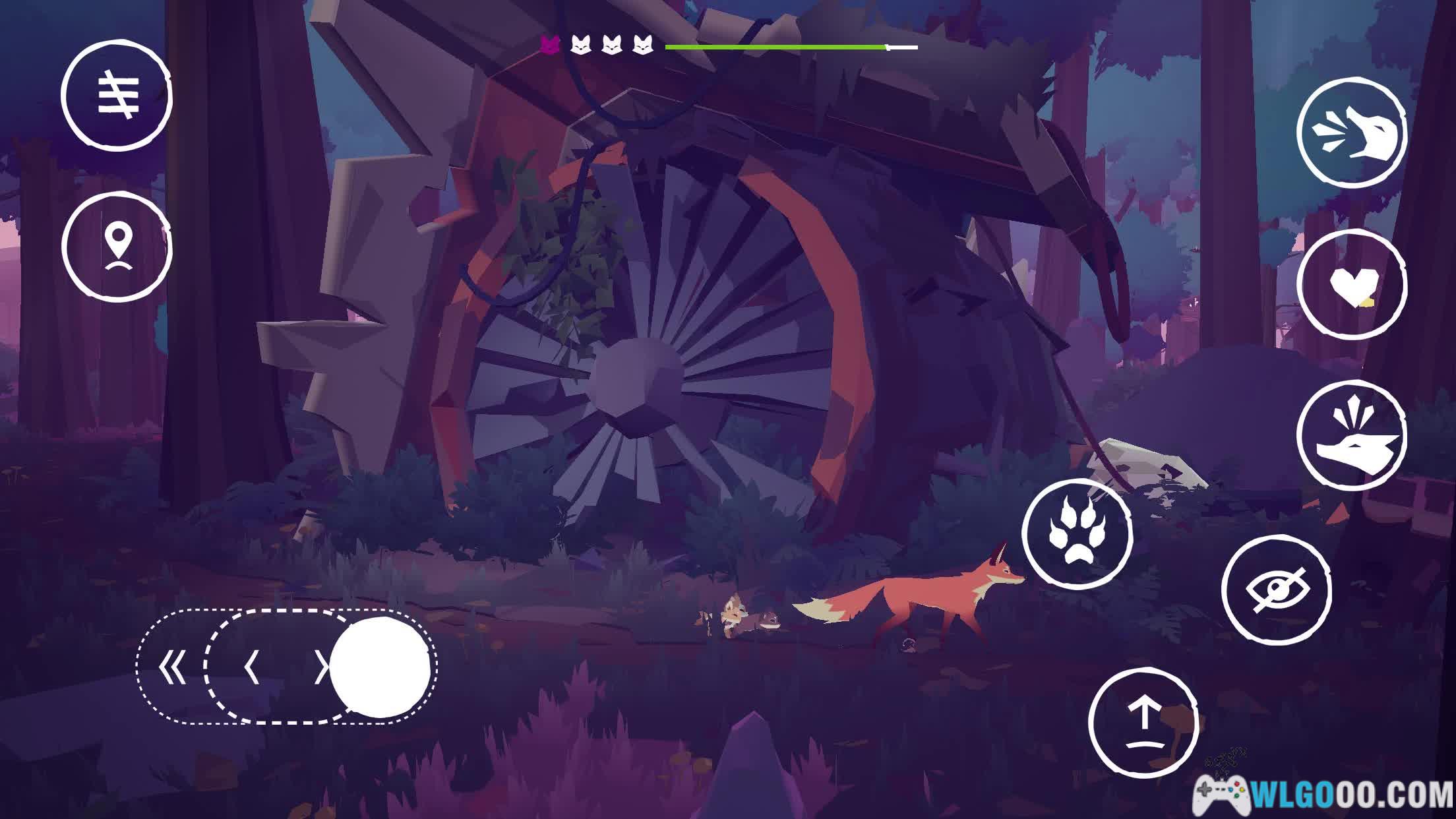Tap the double left arrow run control

173,667
